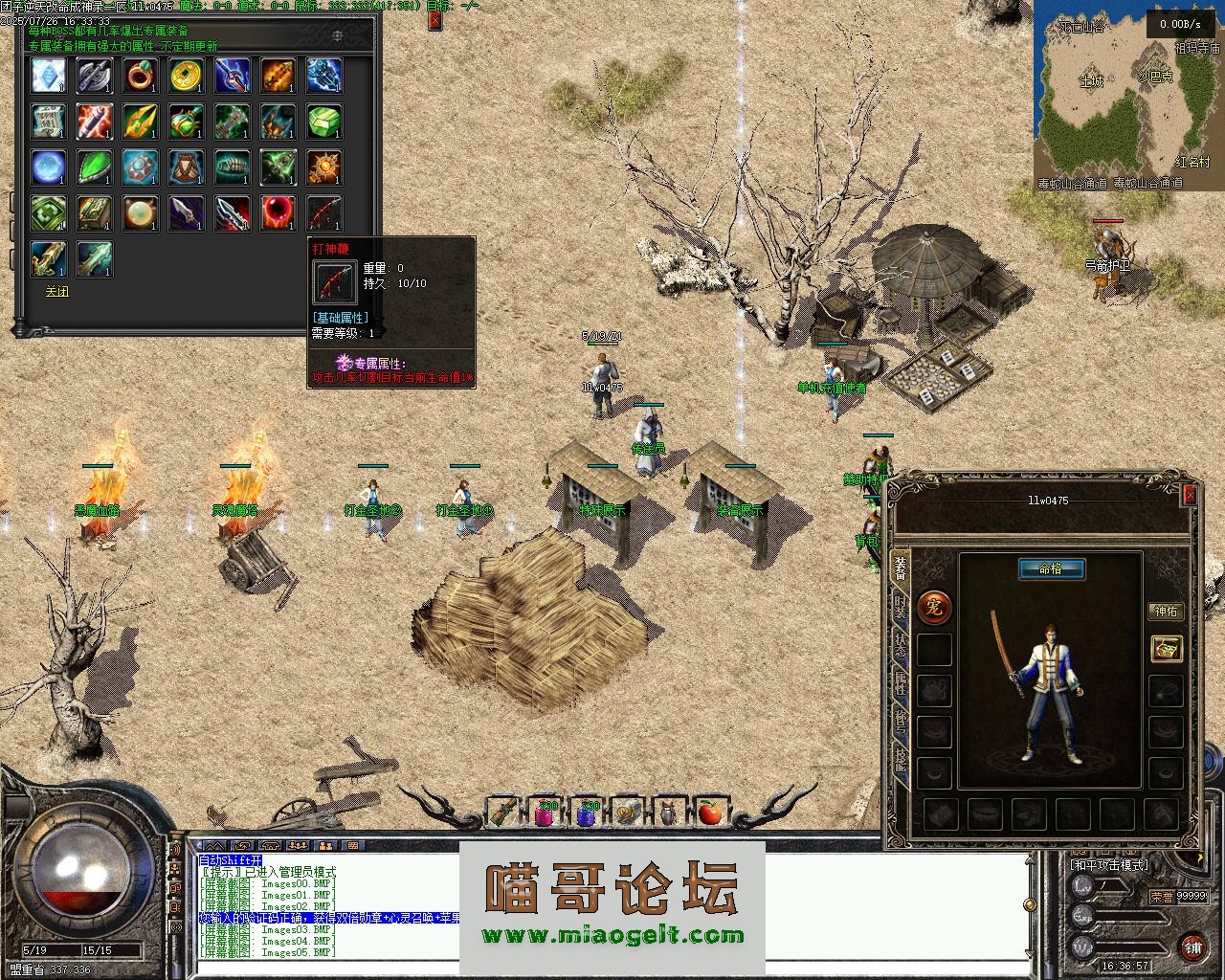Open the round 宠 pet button
The image size is (1225, 980).
(x=934, y=606)
